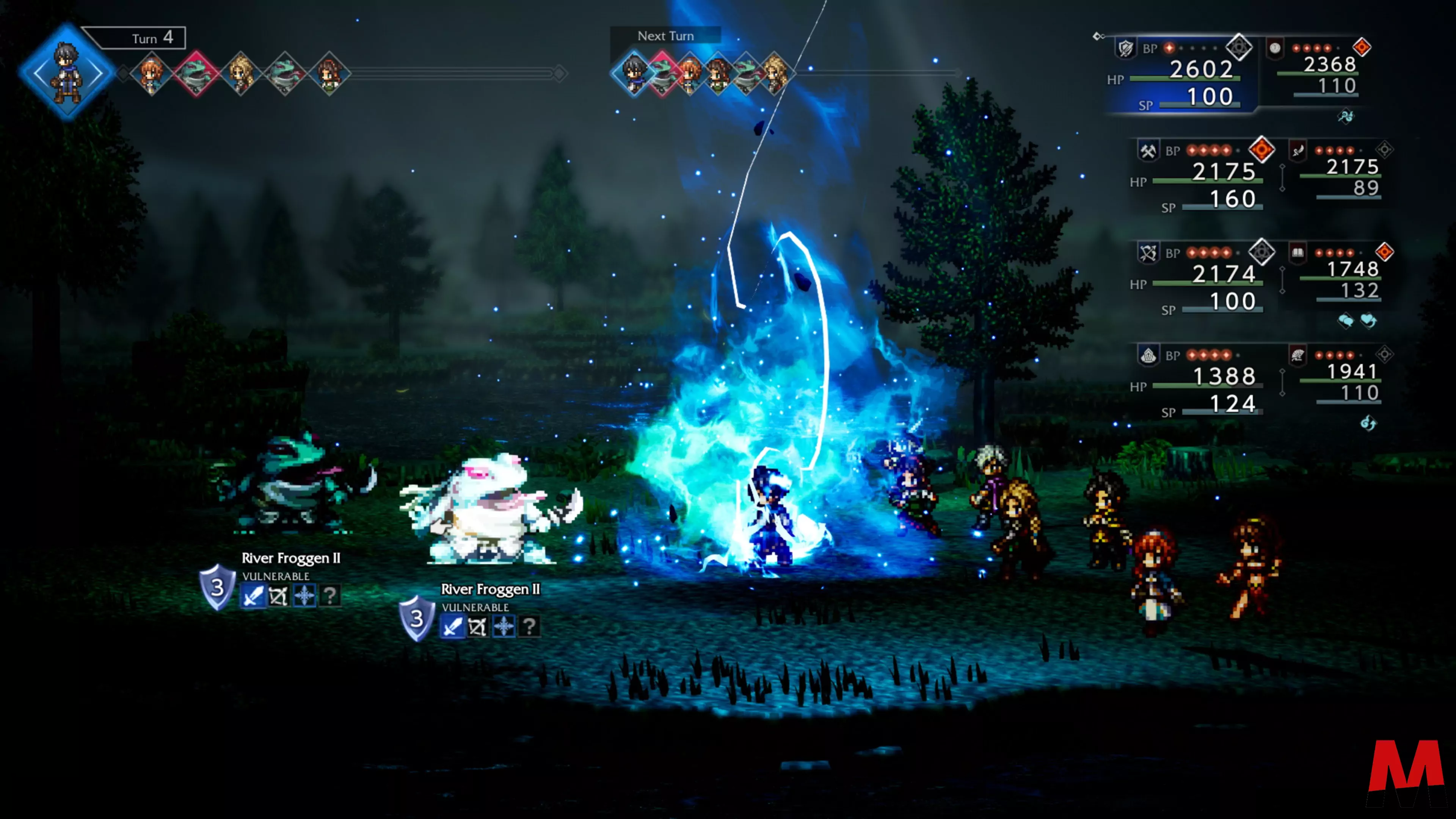The image size is (1456, 819).
Task: Select the scholar's open book job icon
Action: 1297,253
